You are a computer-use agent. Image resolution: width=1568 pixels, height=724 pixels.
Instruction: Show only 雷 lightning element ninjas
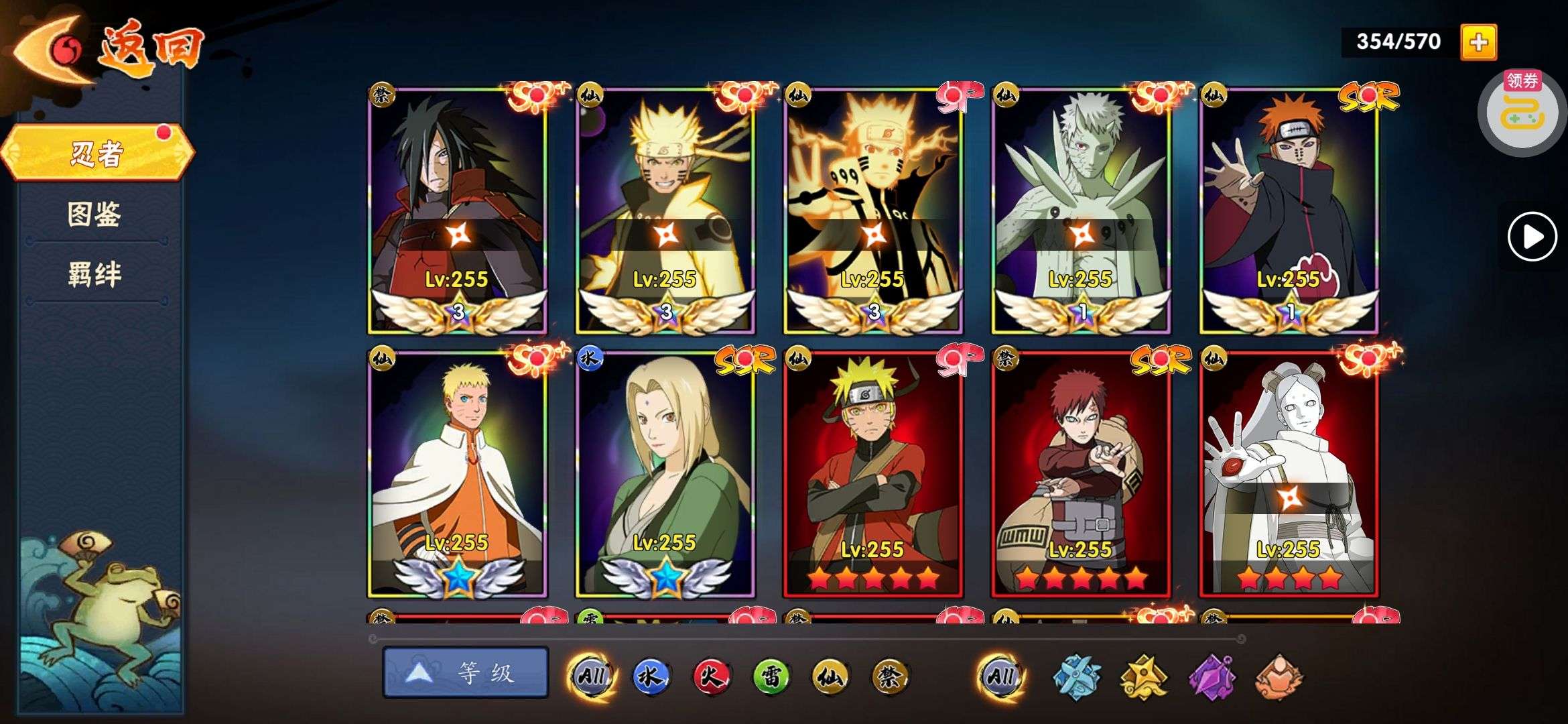click(771, 676)
